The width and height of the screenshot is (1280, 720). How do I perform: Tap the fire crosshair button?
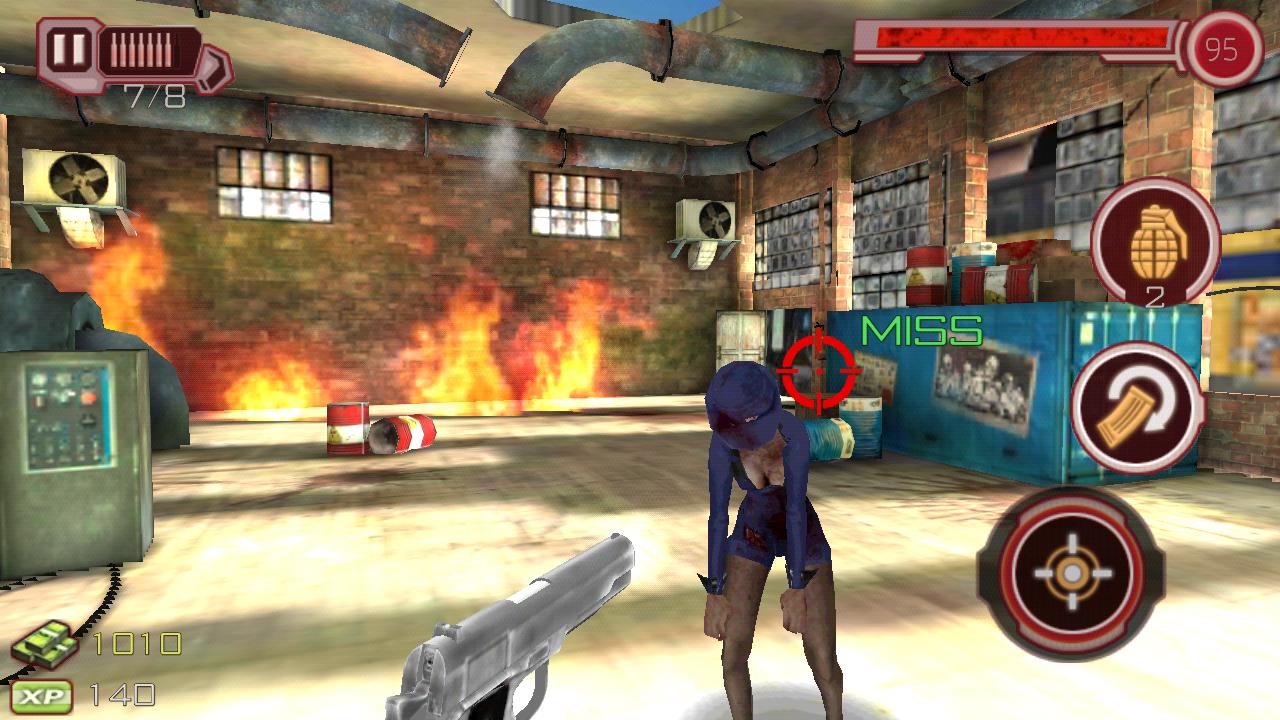click(1074, 574)
